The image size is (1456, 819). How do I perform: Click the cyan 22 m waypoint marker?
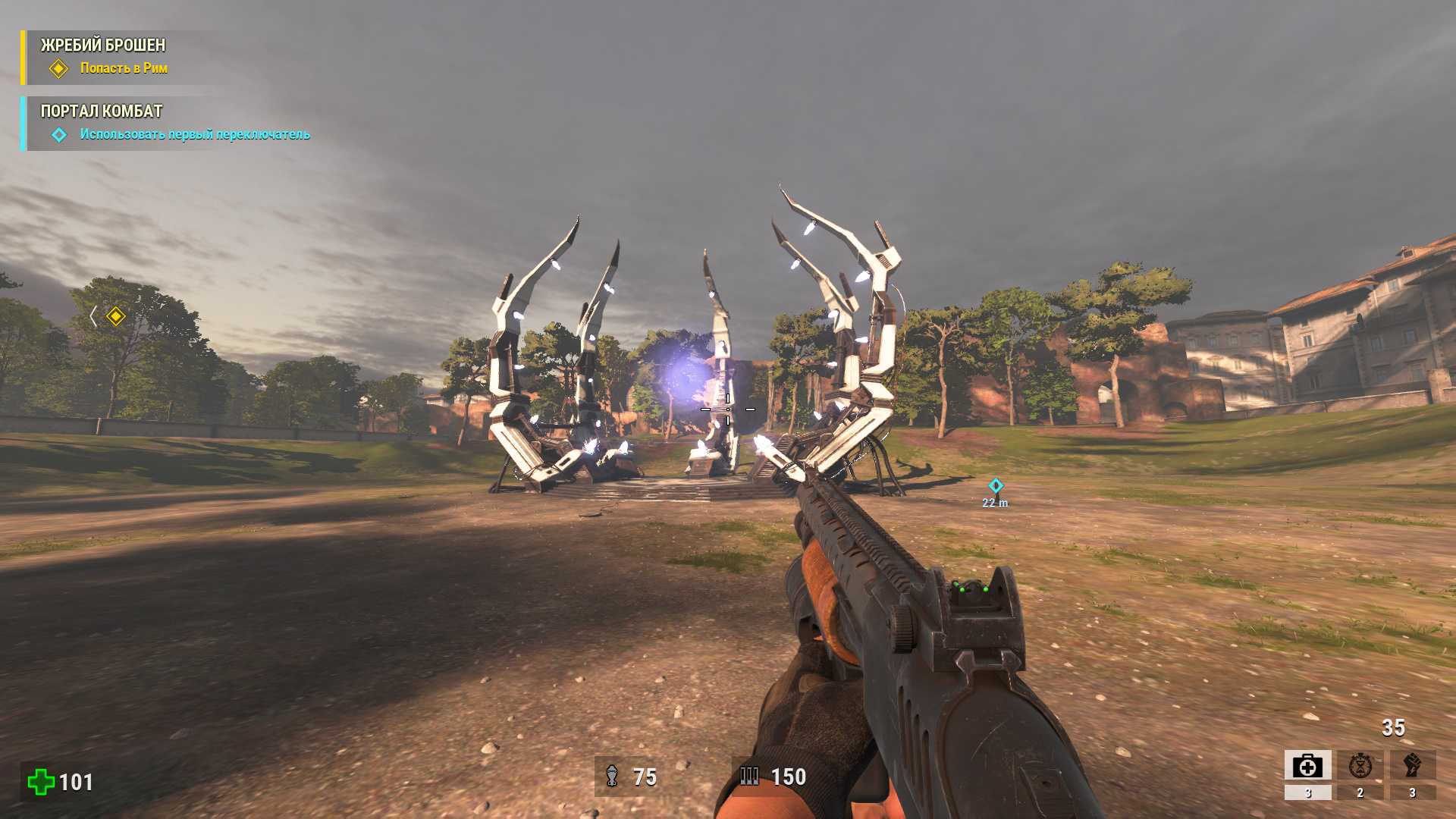pos(996,486)
